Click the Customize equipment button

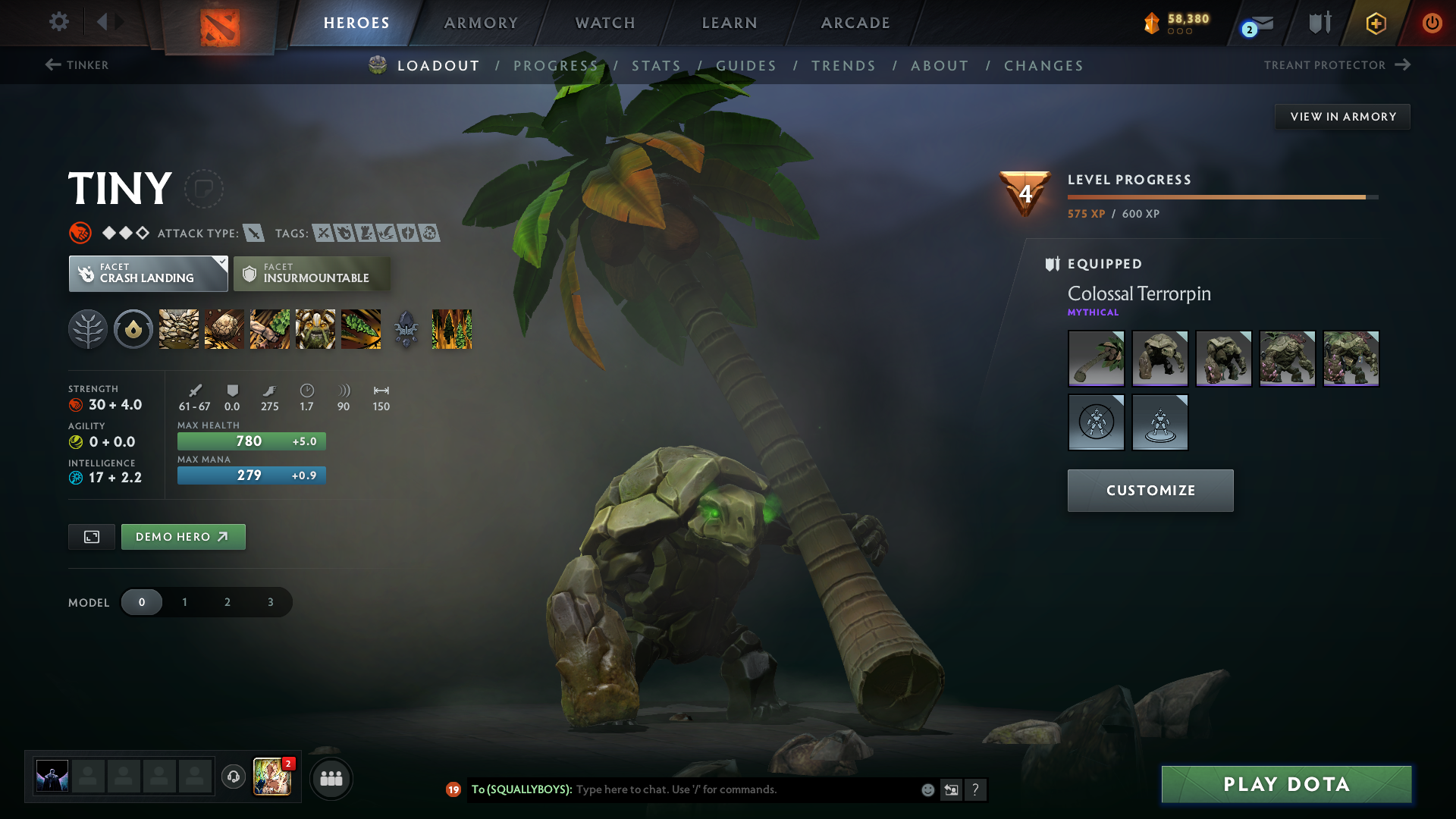coord(1150,490)
